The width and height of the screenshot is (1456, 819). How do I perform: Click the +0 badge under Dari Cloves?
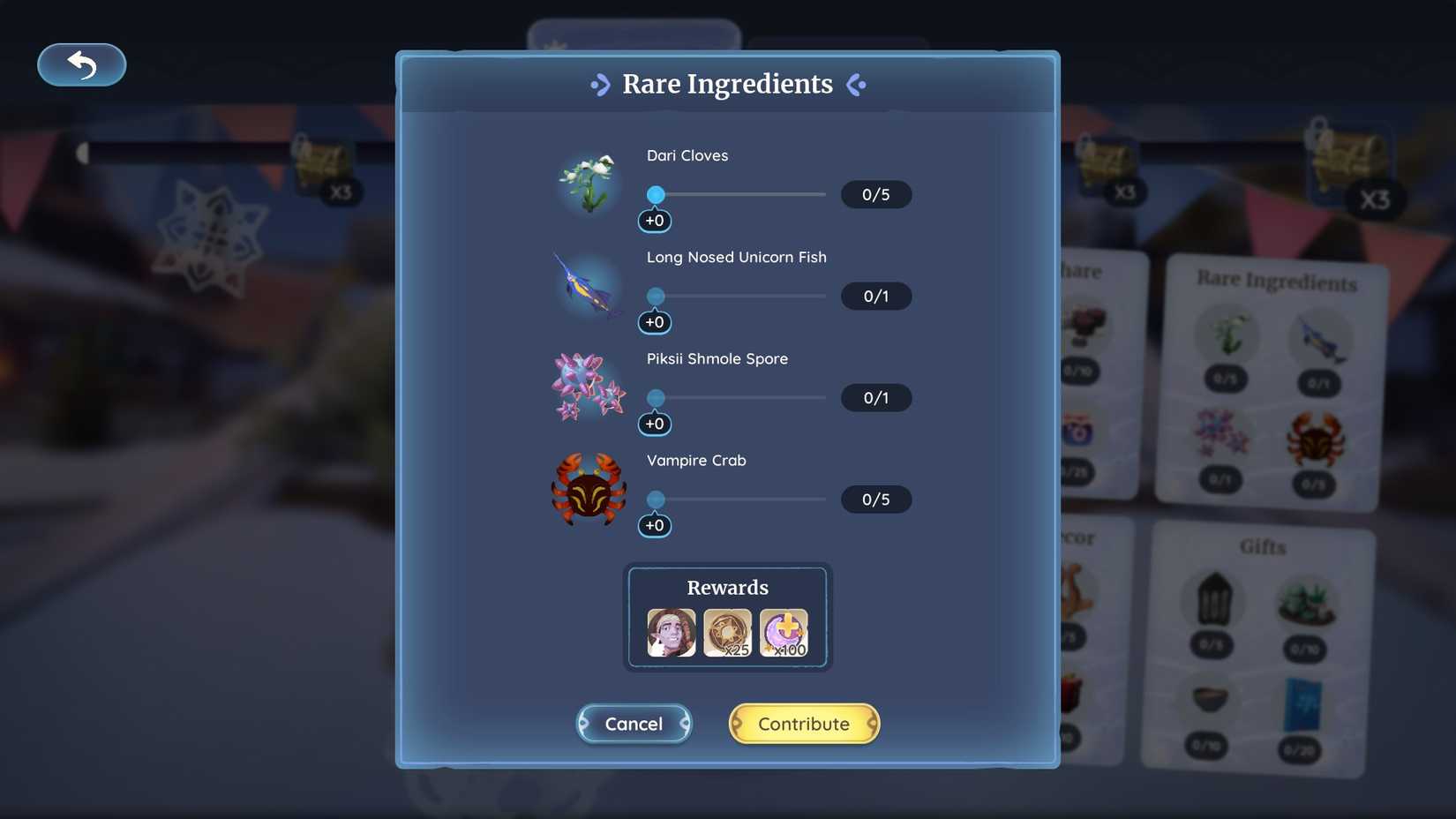pos(655,221)
